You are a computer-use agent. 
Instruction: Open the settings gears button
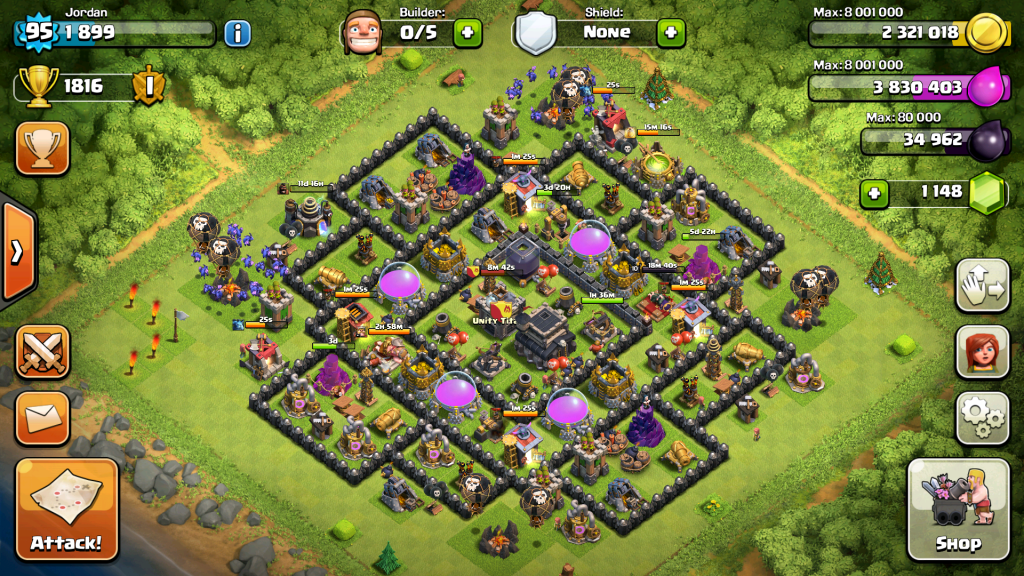pos(982,417)
